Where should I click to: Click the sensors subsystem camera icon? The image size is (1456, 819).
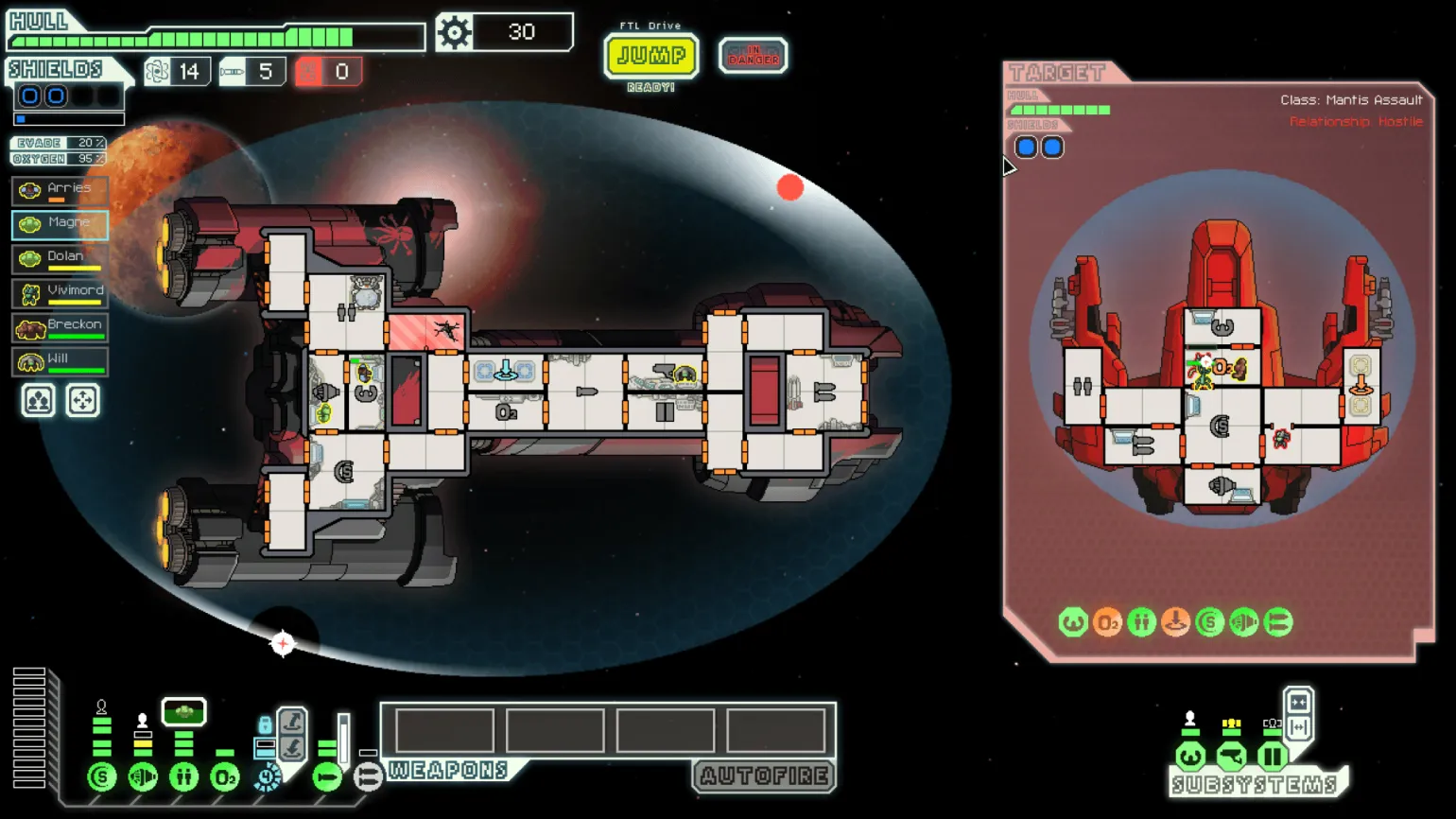click(1231, 757)
